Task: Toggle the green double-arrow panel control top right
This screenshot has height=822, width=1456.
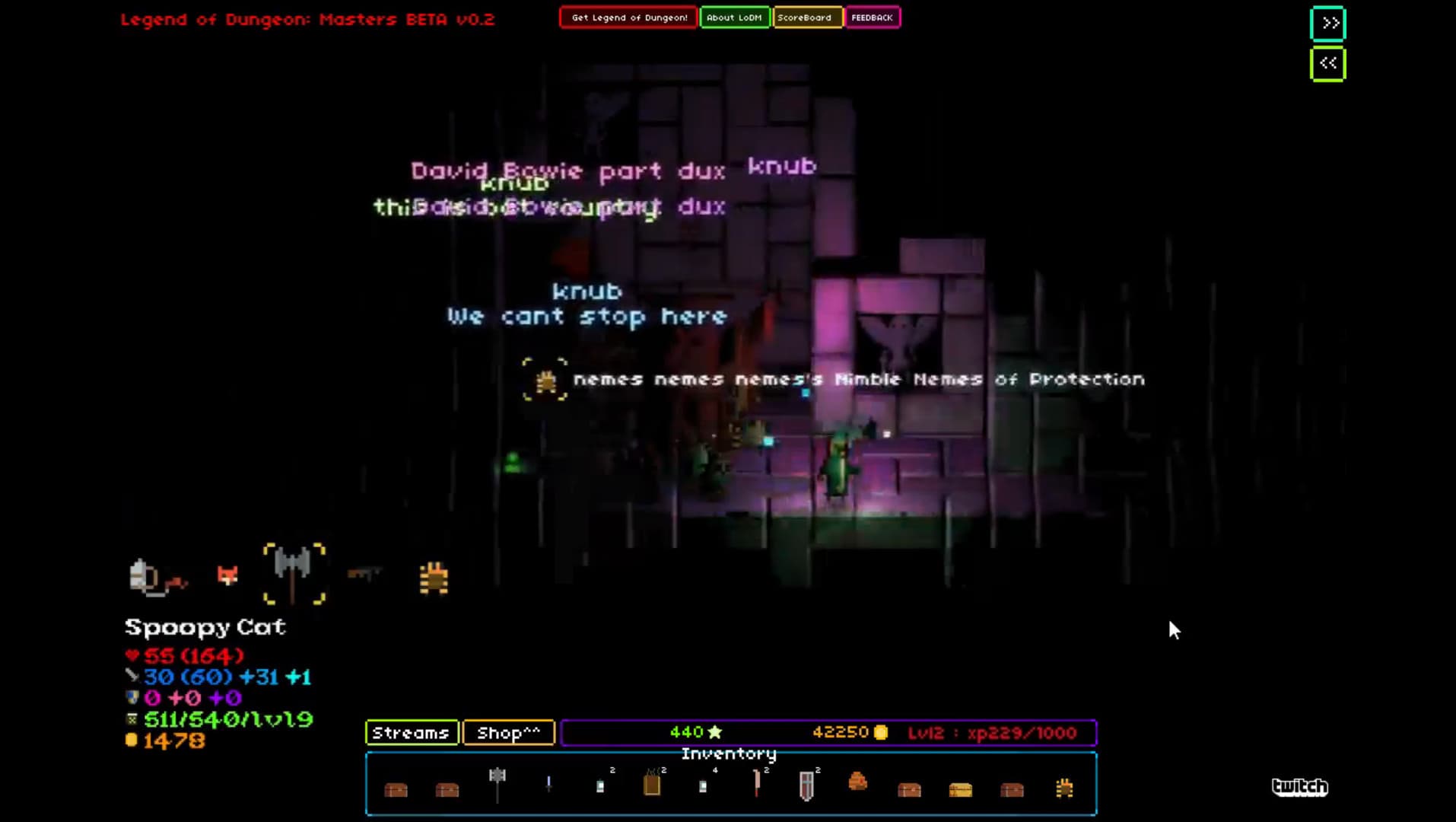Action: (1328, 24)
